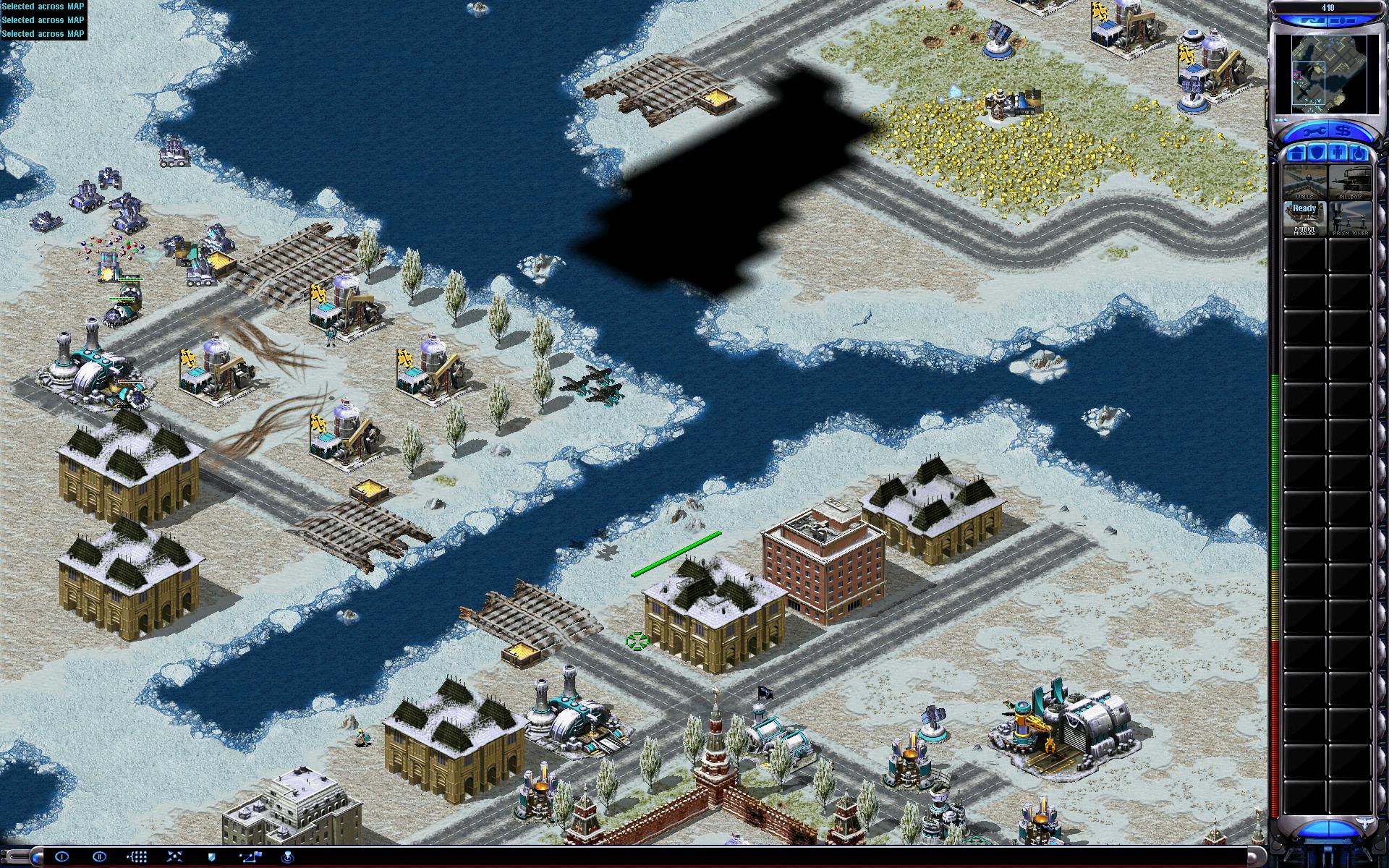The width and height of the screenshot is (1389, 868).
Task: Select the Prism Tower build icon
Action: point(1350,218)
